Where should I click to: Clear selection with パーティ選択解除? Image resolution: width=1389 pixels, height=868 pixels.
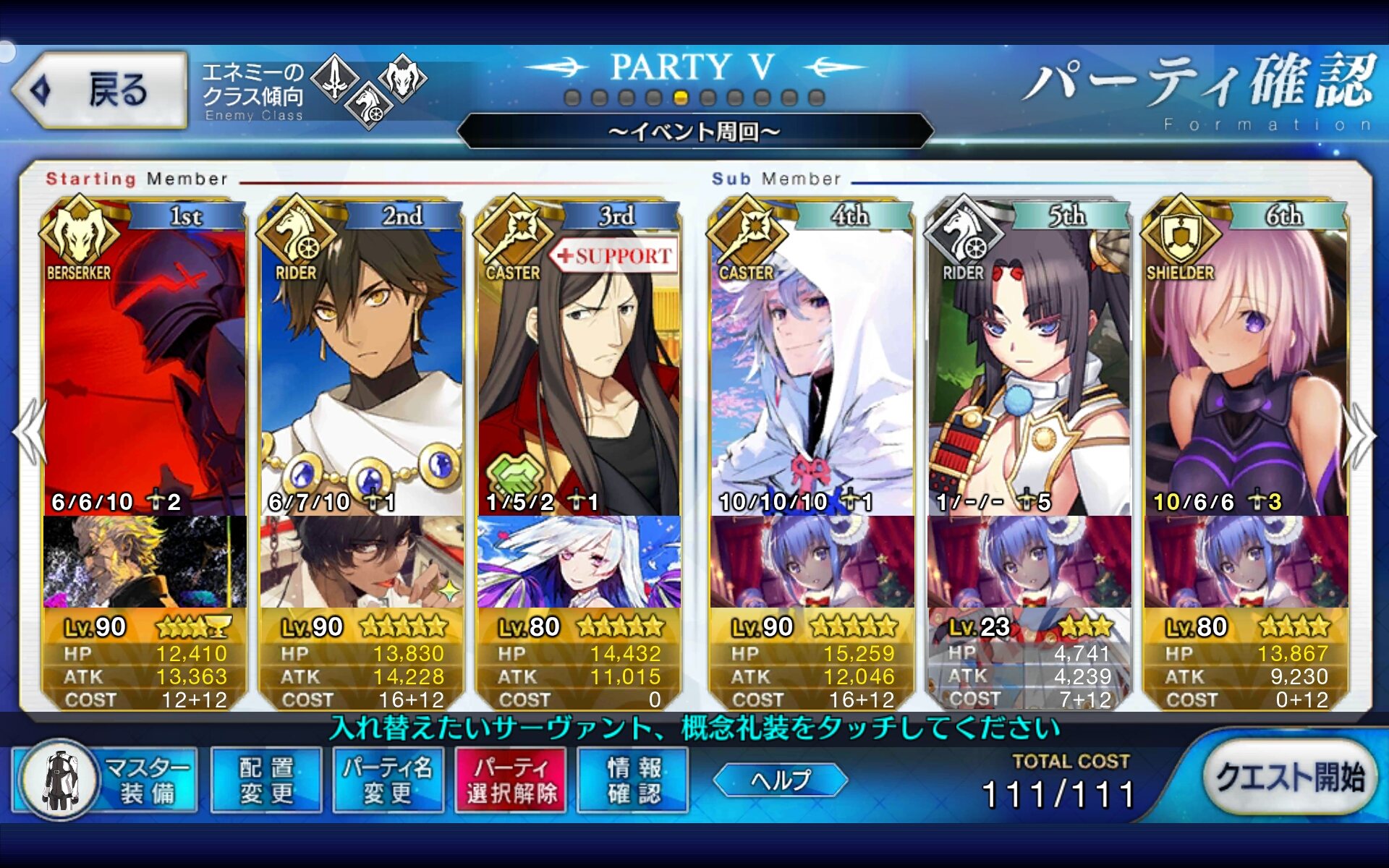click(x=511, y=780)
